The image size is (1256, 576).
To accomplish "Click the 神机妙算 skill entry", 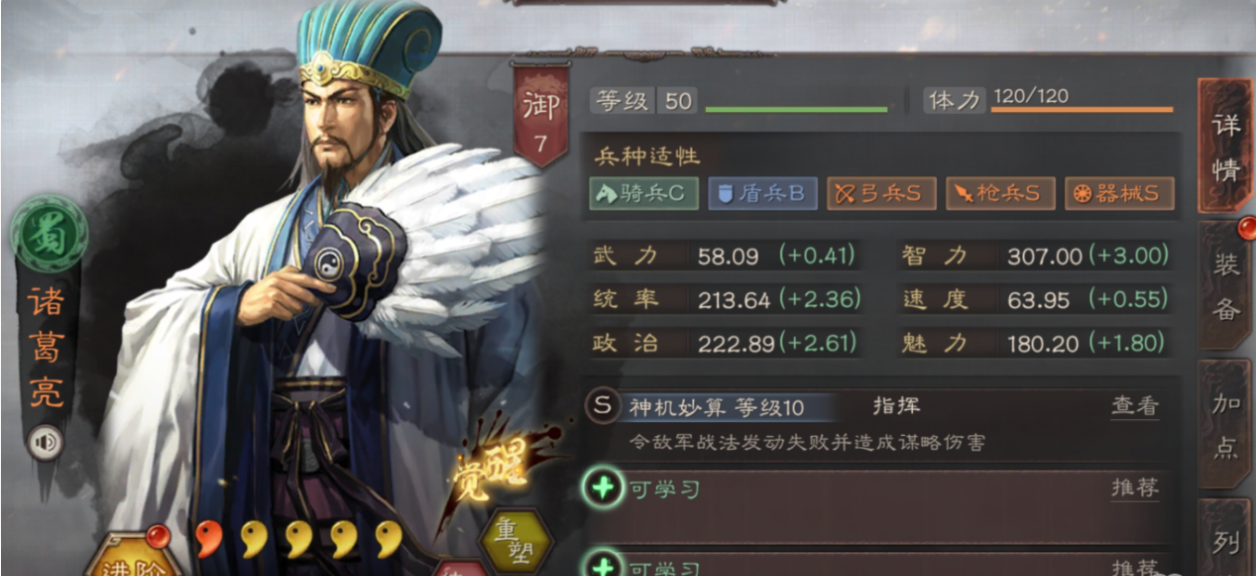I will [717, 407].
